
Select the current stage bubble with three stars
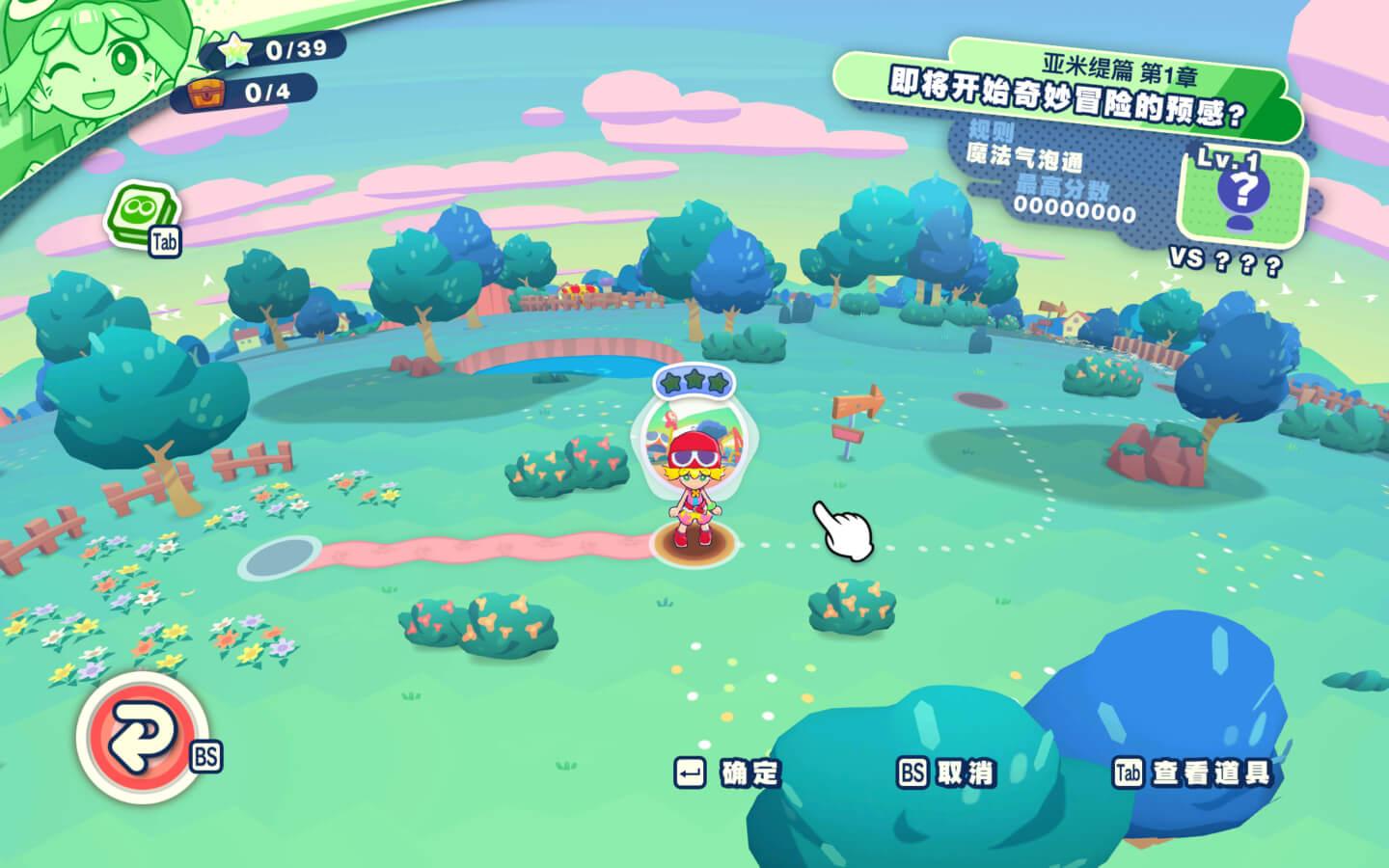coord(692,432)
